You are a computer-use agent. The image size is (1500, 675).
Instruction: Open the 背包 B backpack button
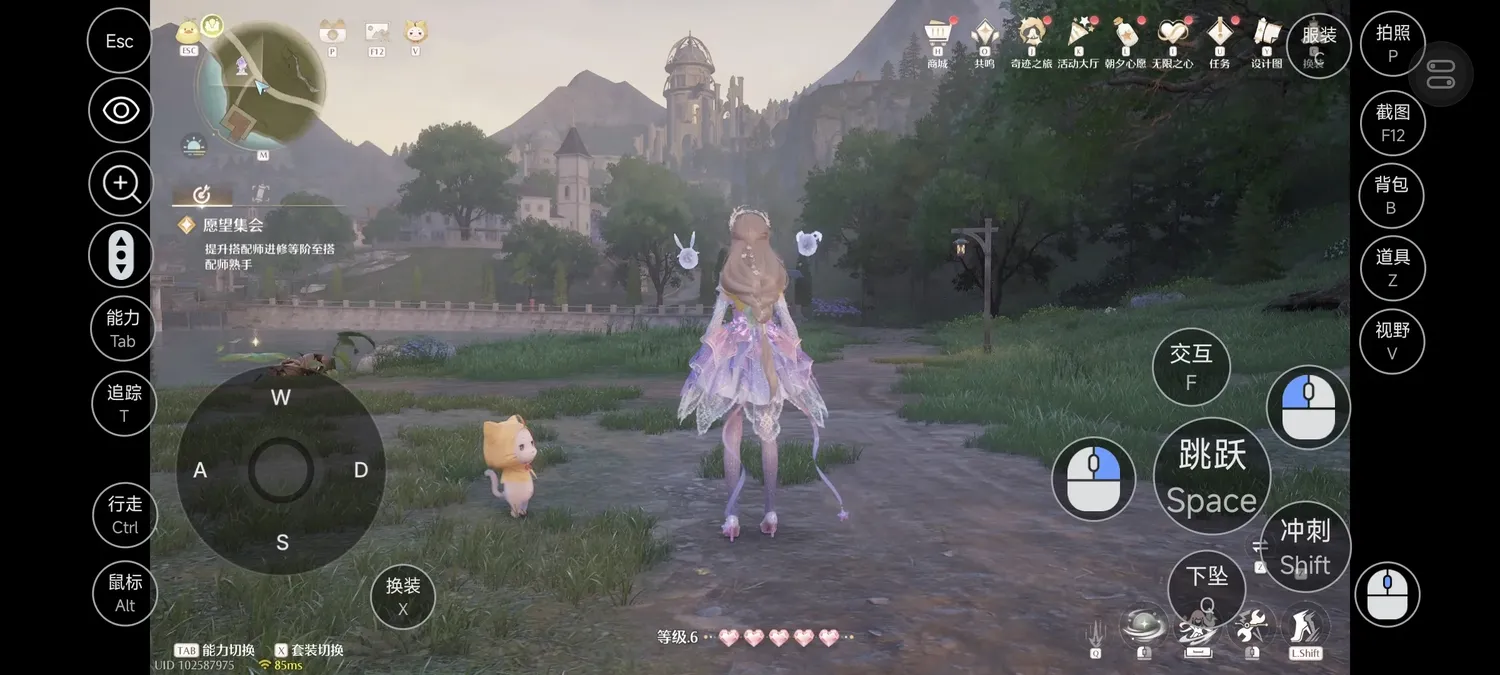click(x=1391, y=195)
